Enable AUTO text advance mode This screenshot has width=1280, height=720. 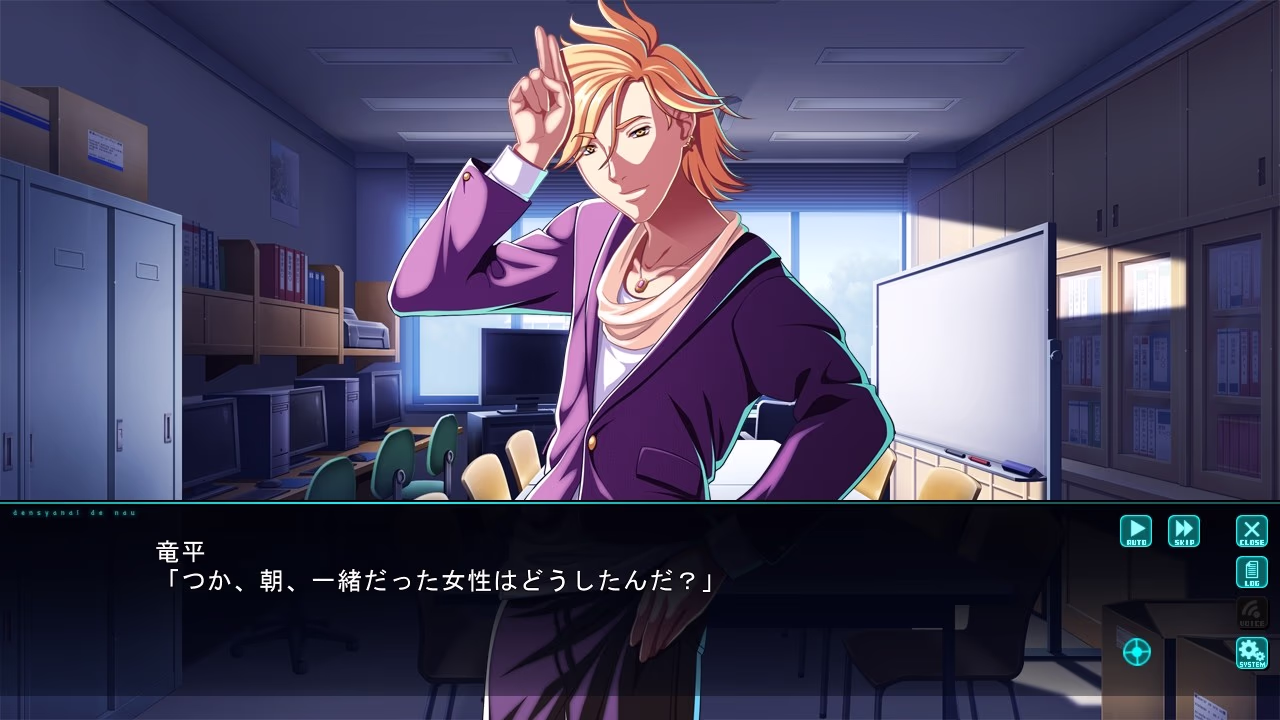click(1136, 531)
